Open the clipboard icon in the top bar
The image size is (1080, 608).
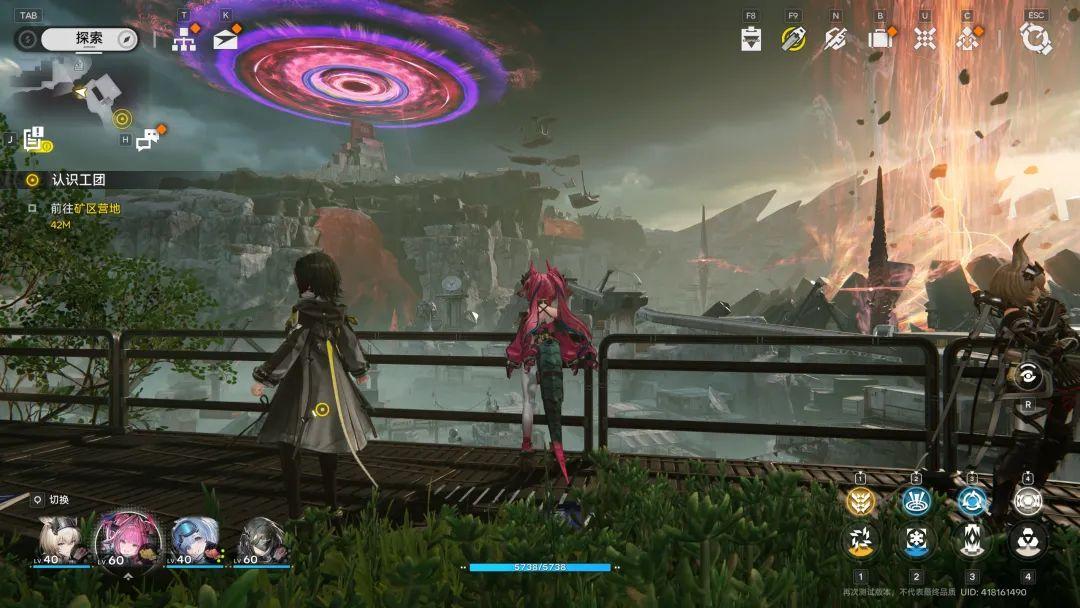(751, 39)
